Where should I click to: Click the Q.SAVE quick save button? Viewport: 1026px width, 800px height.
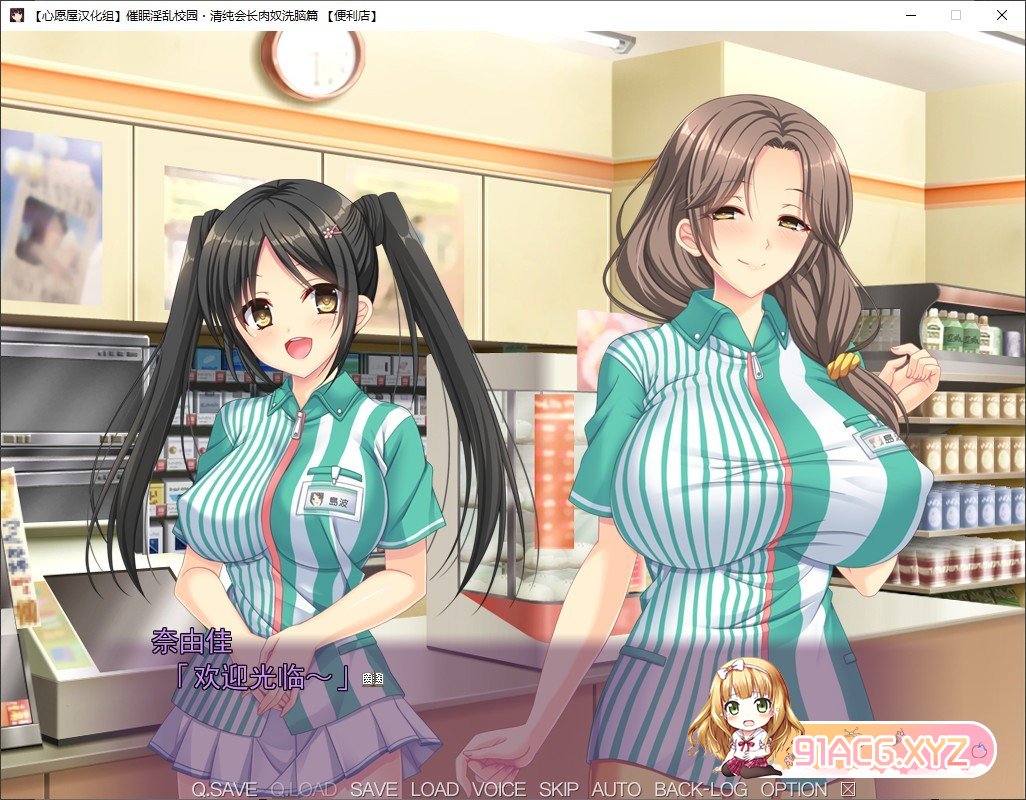[x=224, y=789]
